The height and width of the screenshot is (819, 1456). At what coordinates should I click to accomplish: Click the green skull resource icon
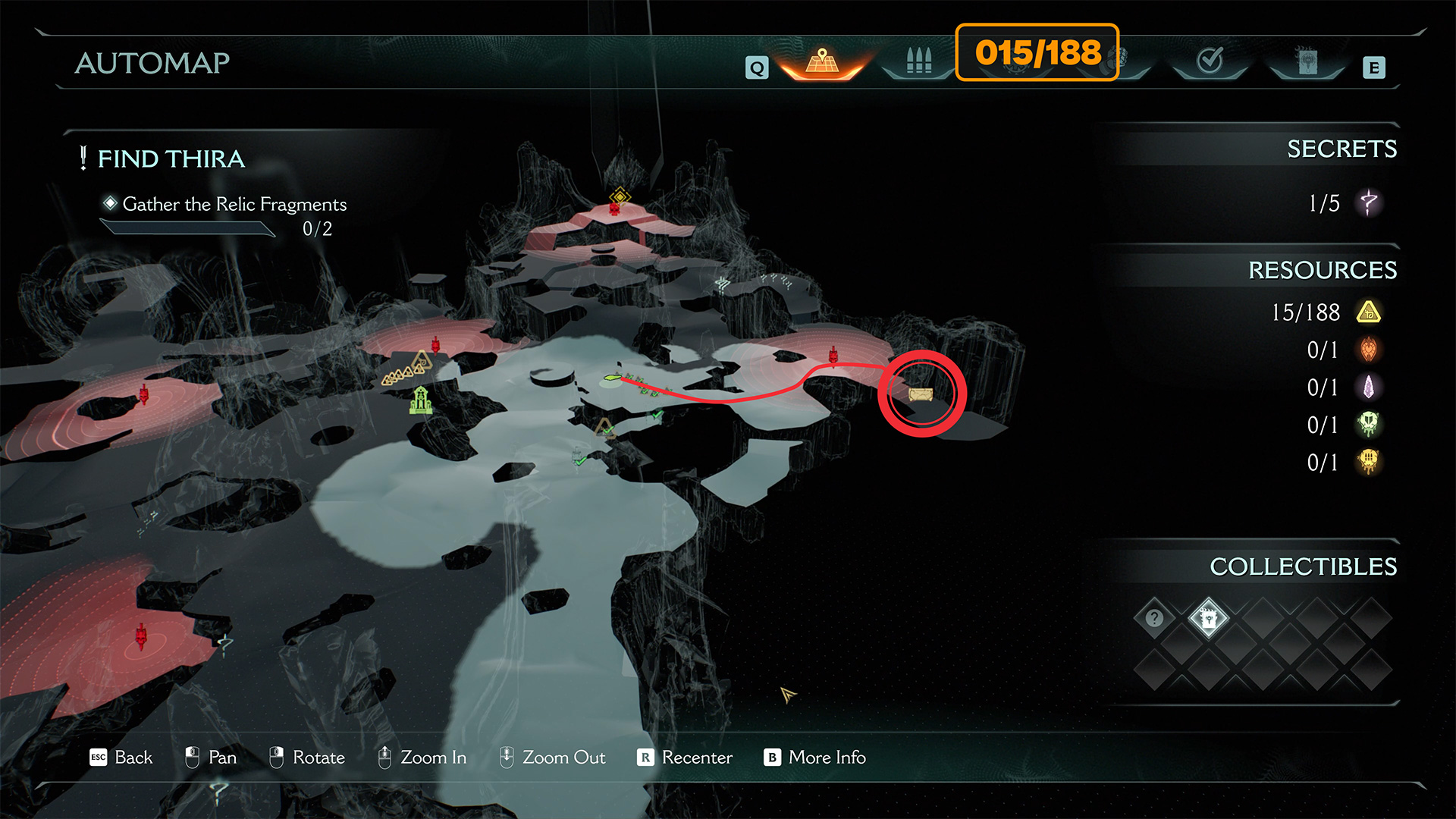1369,425
